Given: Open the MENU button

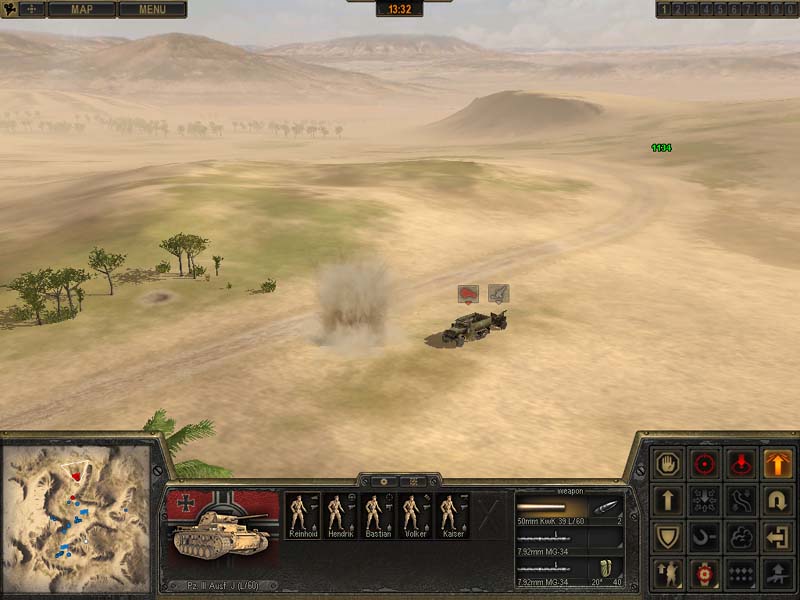Looking at the screenshot, I should [x=152, y=10].
